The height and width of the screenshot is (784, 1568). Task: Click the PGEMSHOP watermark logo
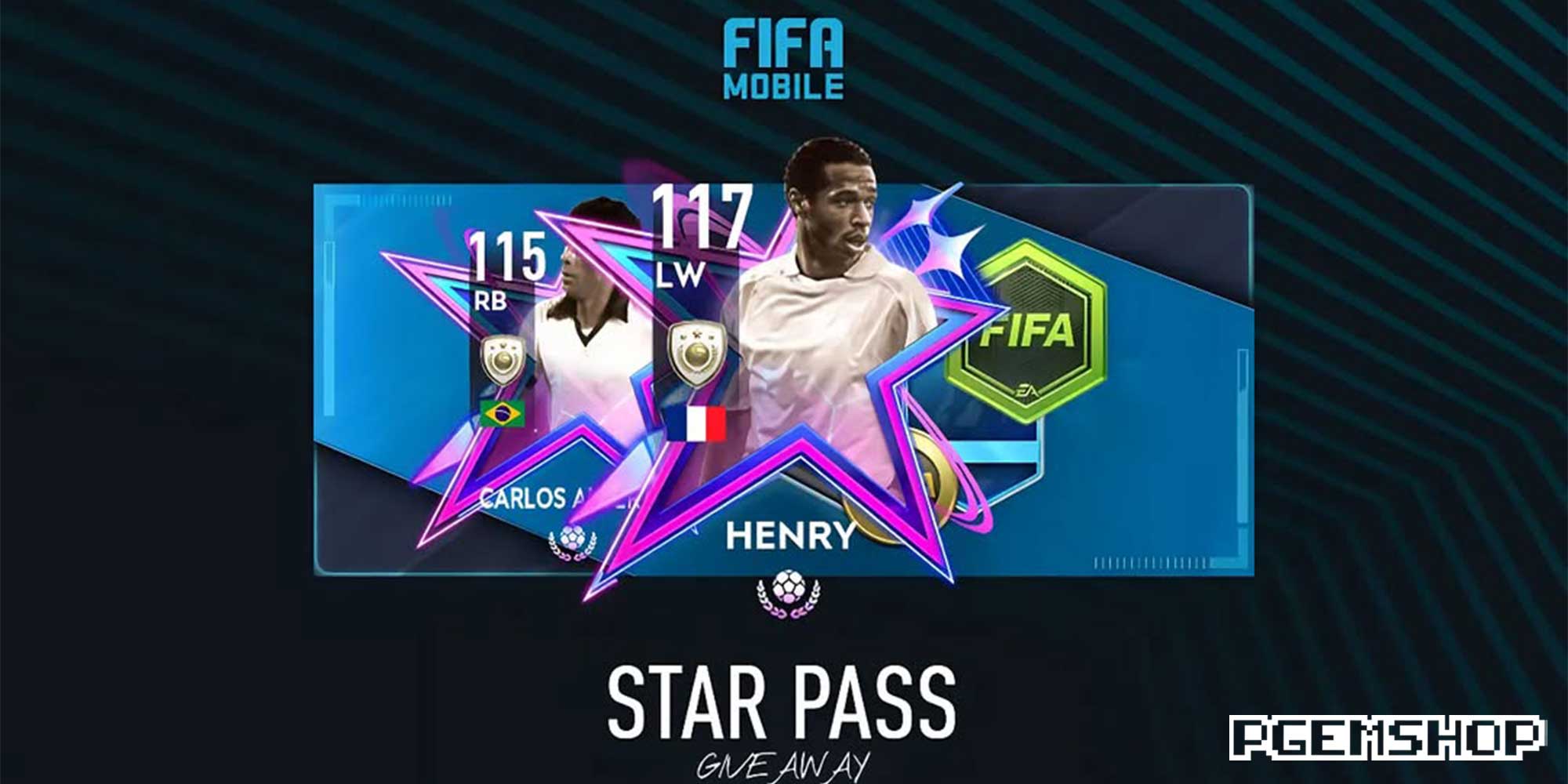pyautogui.click(x=1386, y=738)
